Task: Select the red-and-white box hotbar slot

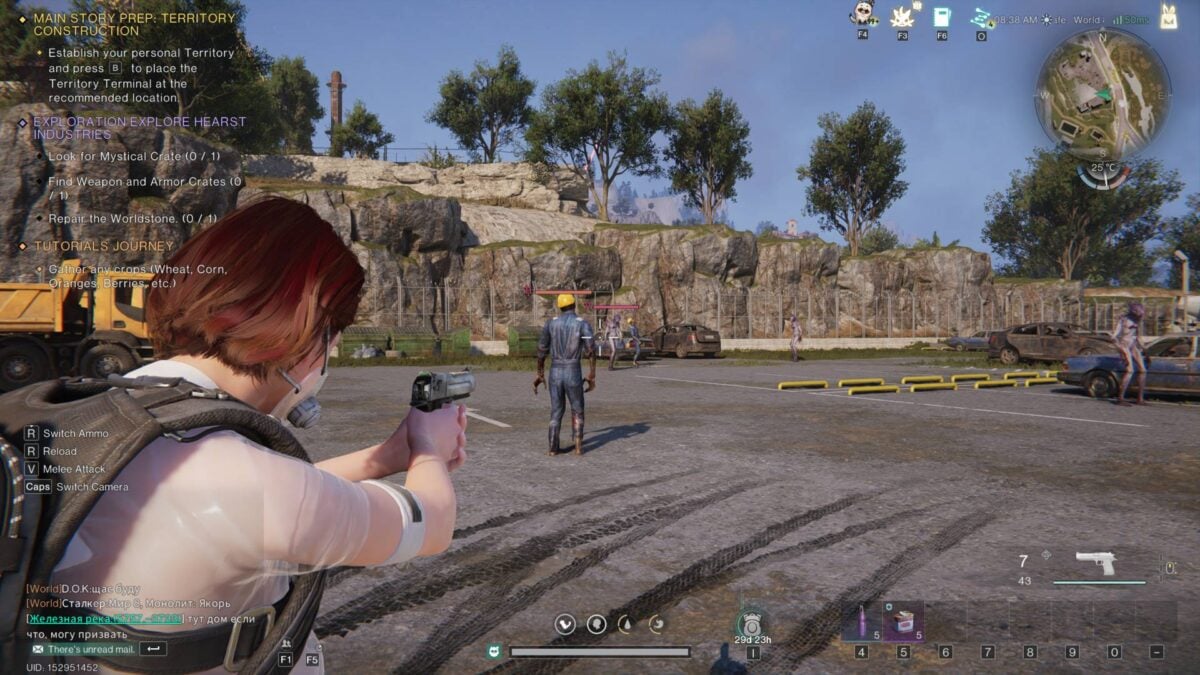Action: click(x=903, y=622)
